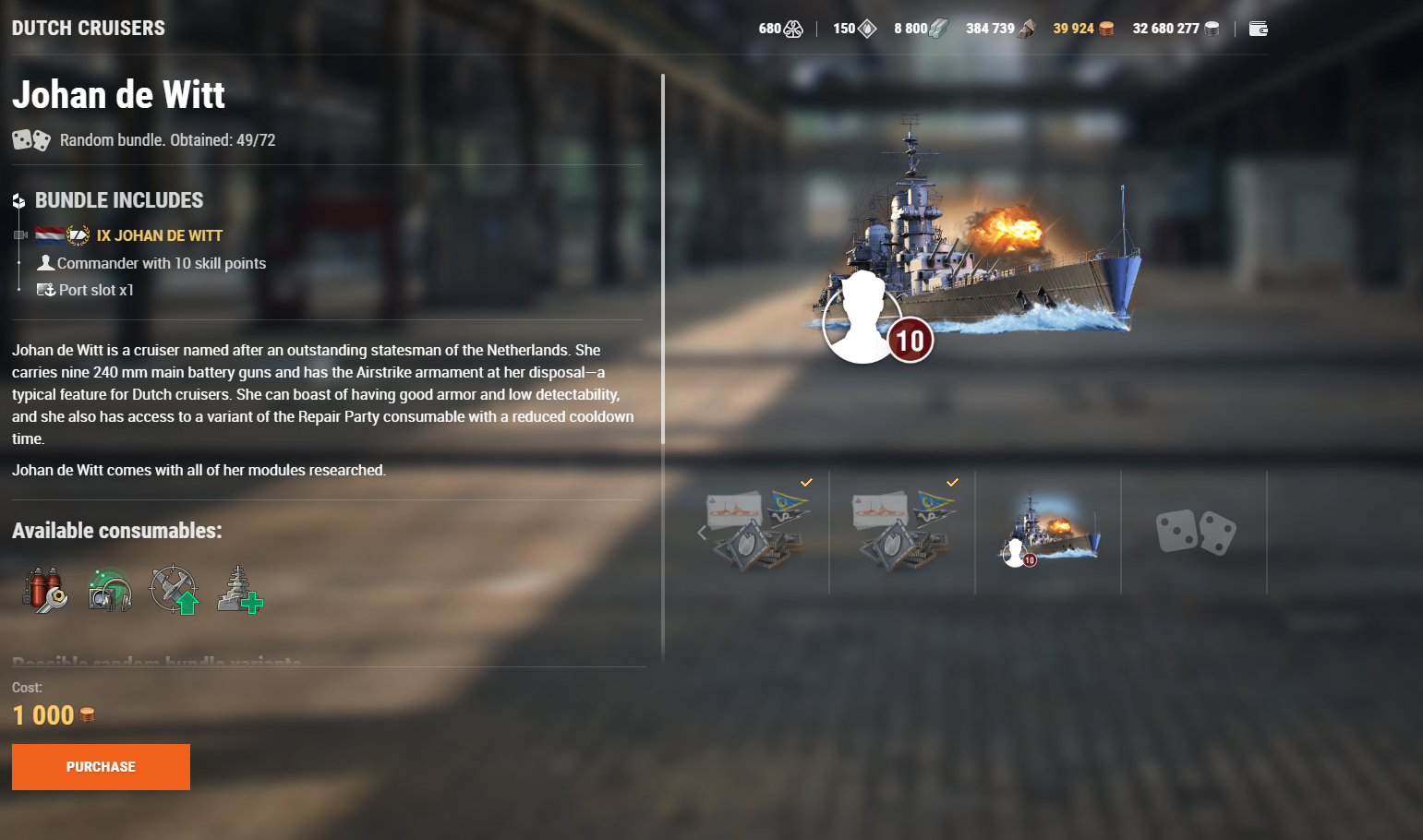This screenshot has width=1423, height=840.
Task: Open the dice random bundle thumbnail
Action: (1195, 533)
